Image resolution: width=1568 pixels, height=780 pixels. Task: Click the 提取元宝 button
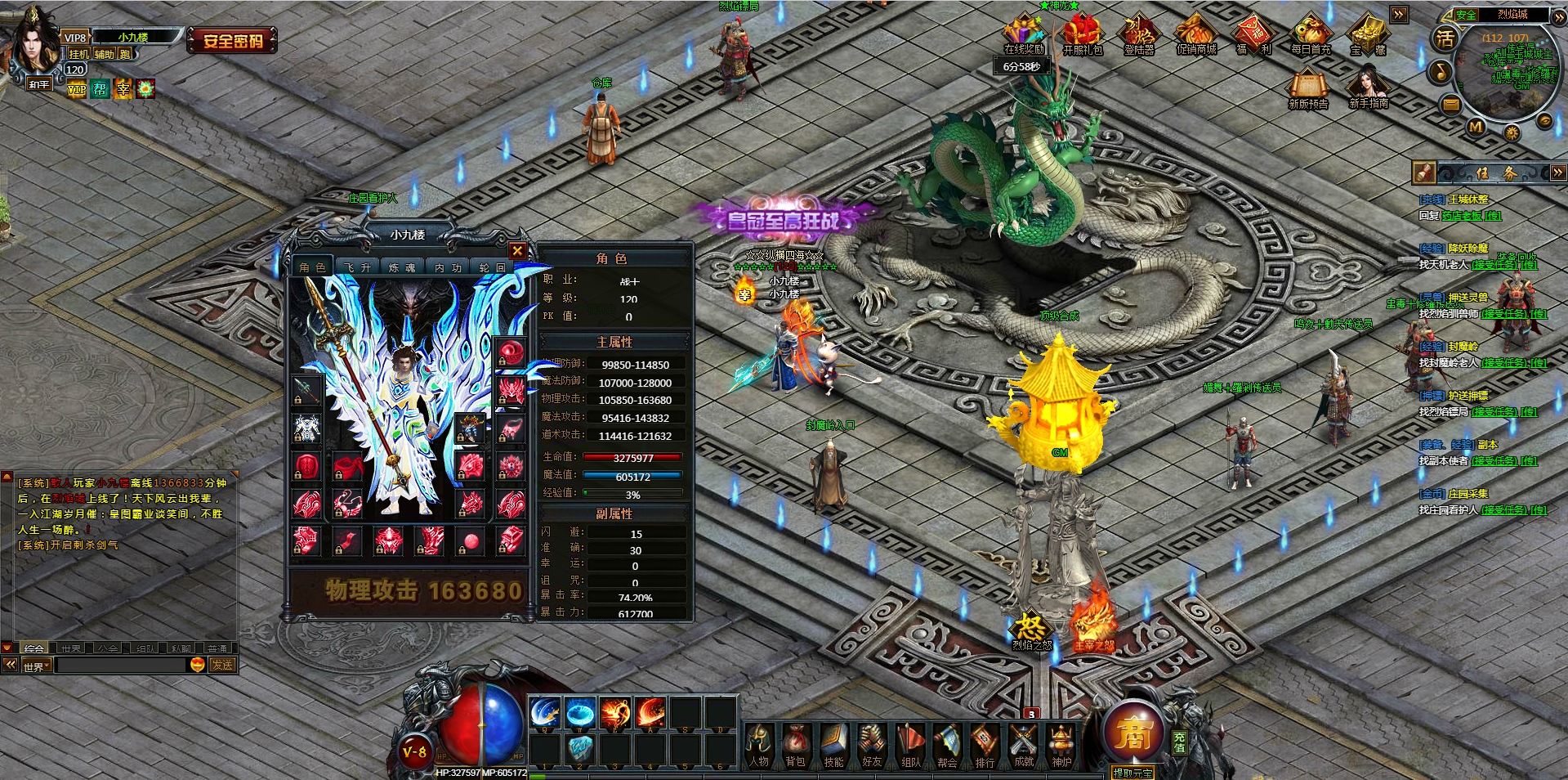coord(1132,773)
